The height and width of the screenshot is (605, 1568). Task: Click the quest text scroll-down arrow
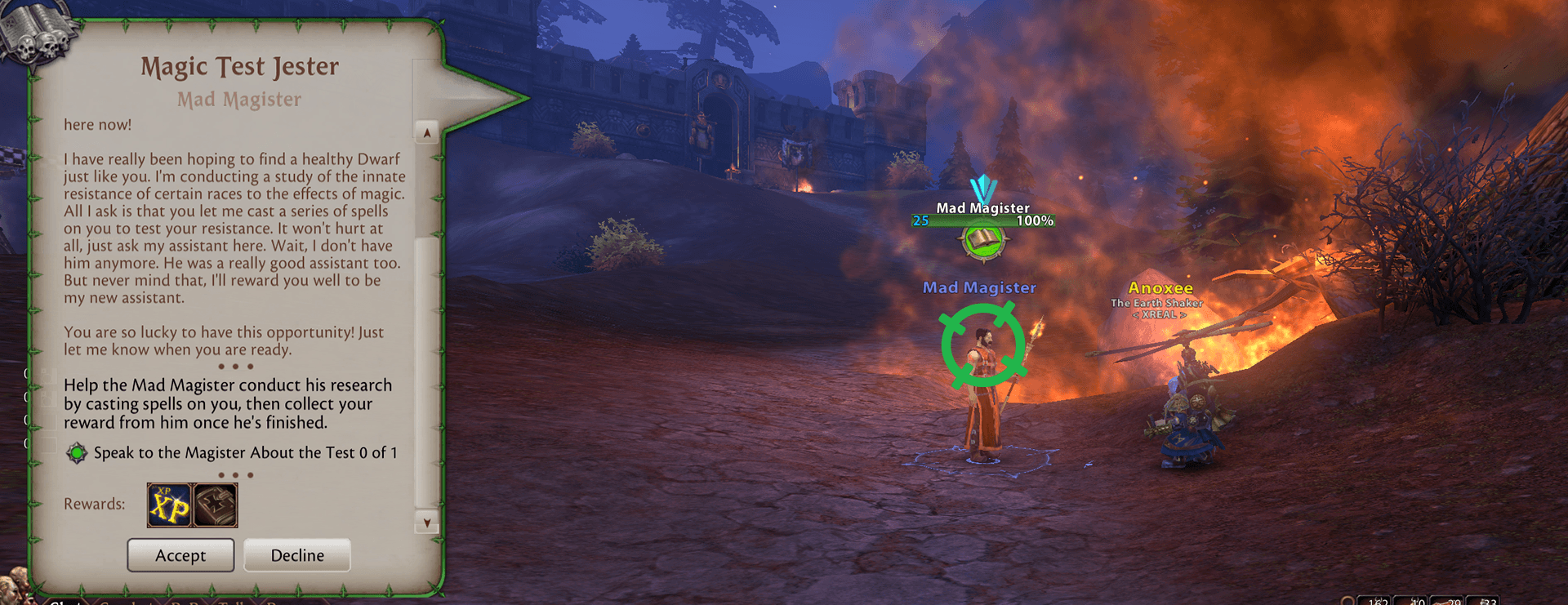(426, 522)
